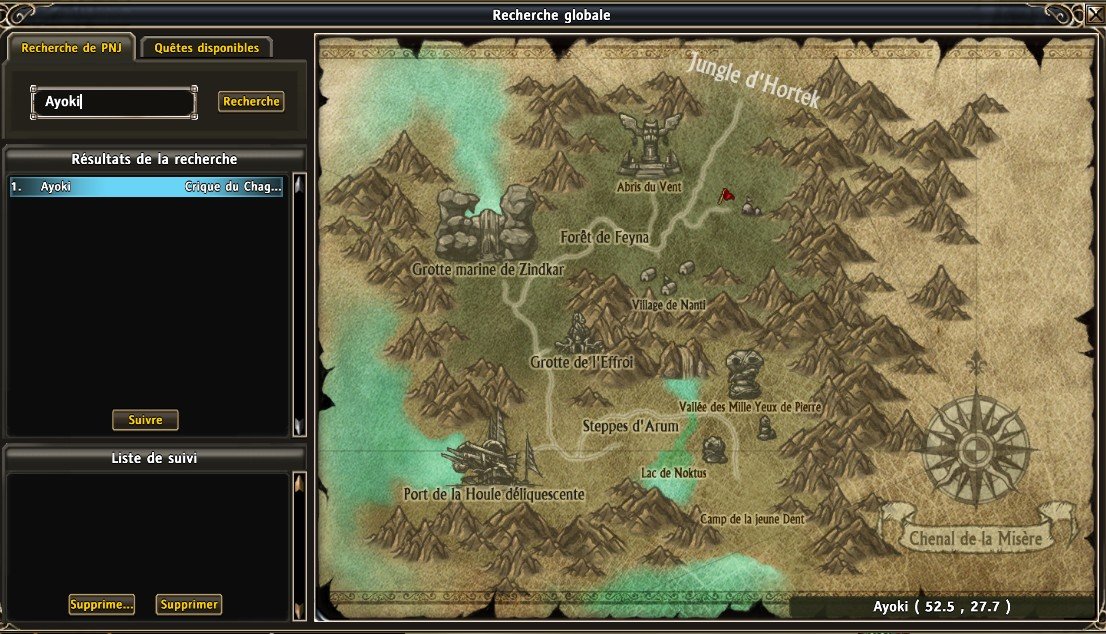The width and height of the screenshot is (1106, 634).
Task: Click the search results scrollbar's down arrow
Action: coord(297,427)
